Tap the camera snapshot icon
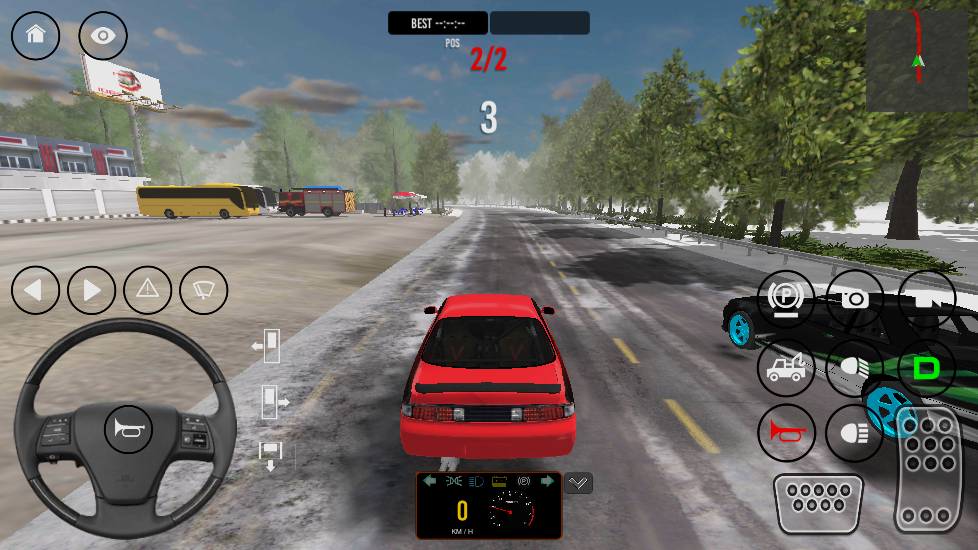This screenshot has width=978, height=550. (x=855, y=299)
